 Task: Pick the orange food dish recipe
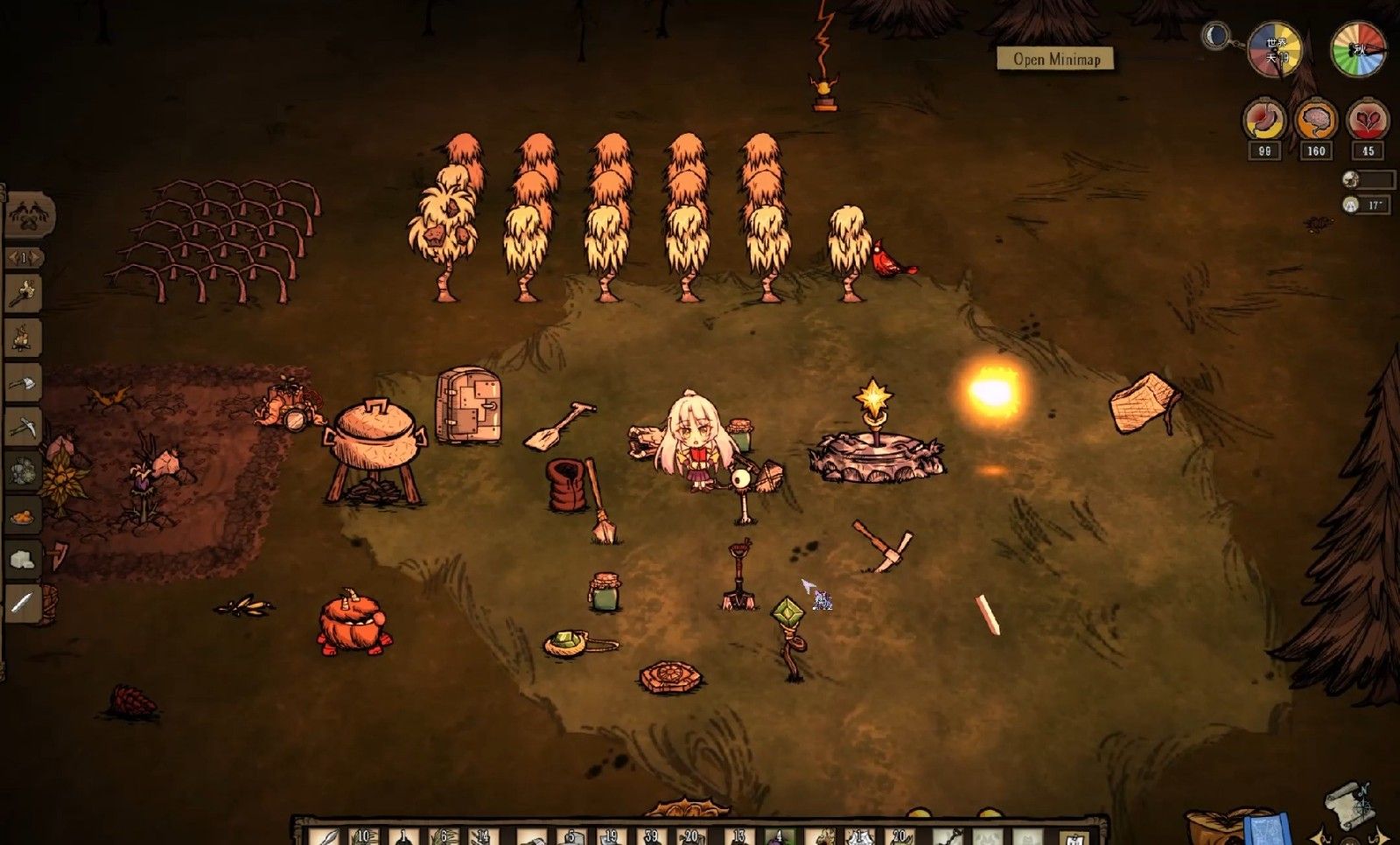point(23,516)
